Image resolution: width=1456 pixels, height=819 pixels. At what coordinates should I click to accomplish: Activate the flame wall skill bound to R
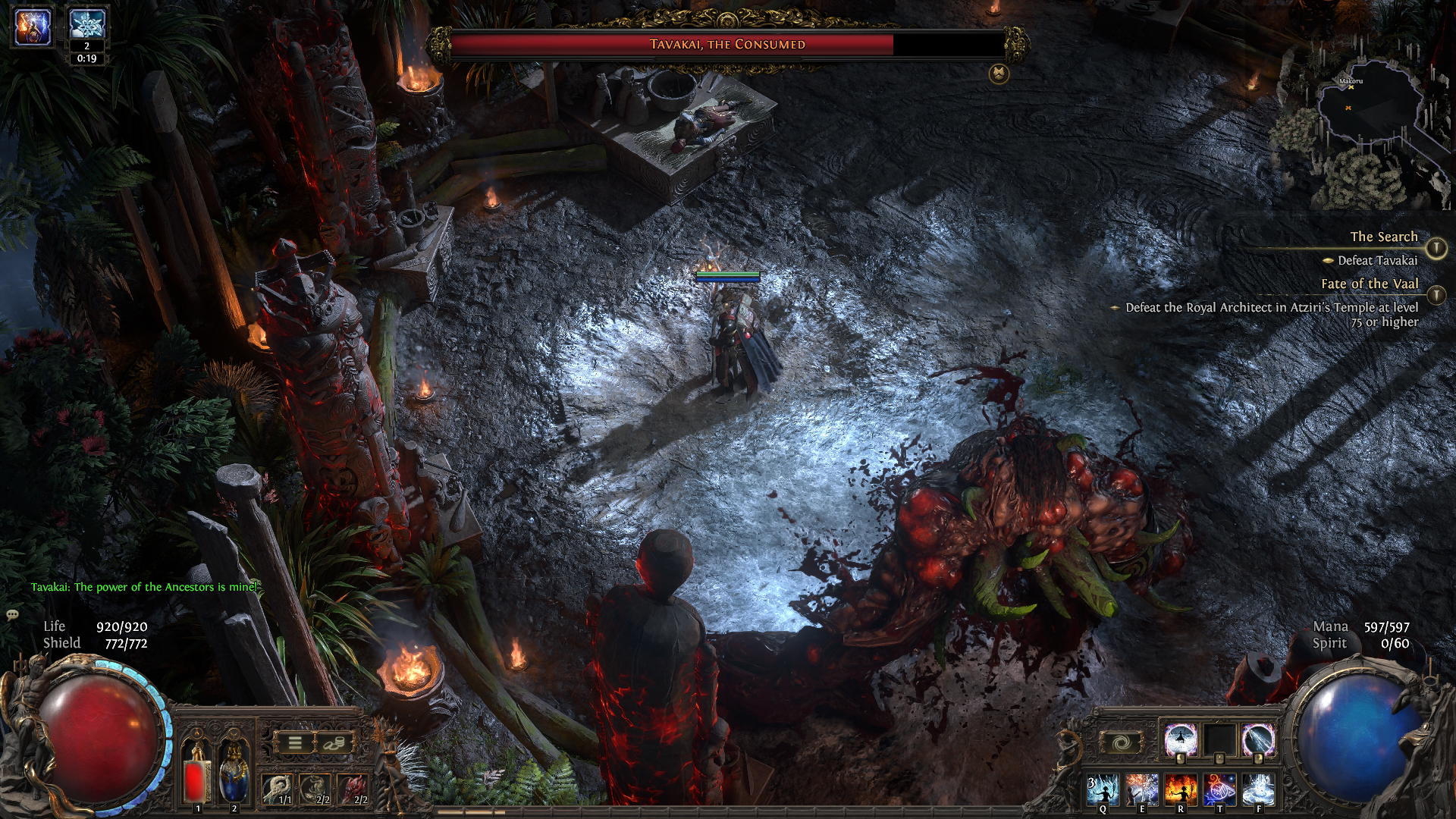[x=1180, y=790]
